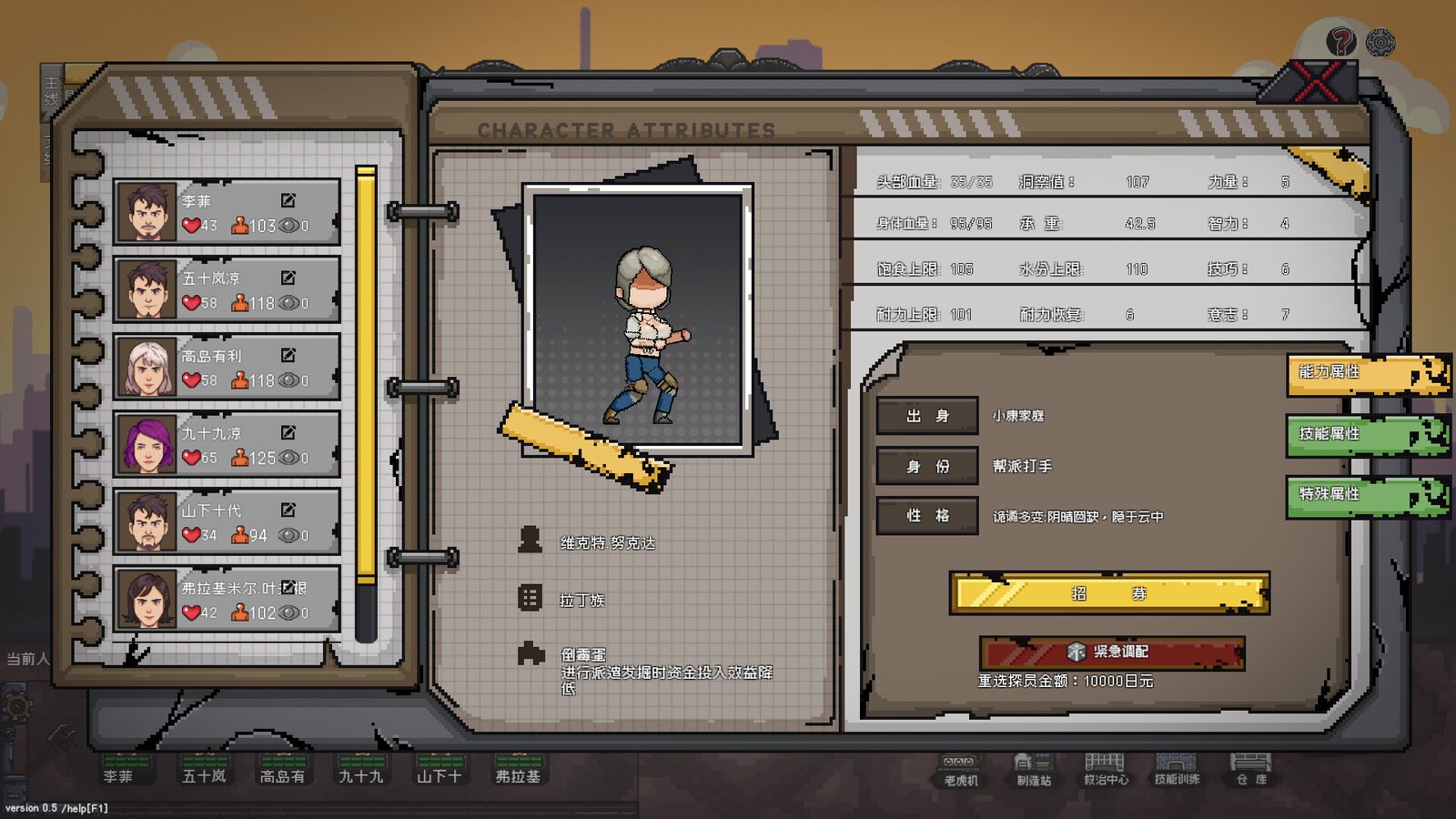The image size is (1456, 819).
Task: Open the gear settings icon
Action: [x=1380, y=42]
